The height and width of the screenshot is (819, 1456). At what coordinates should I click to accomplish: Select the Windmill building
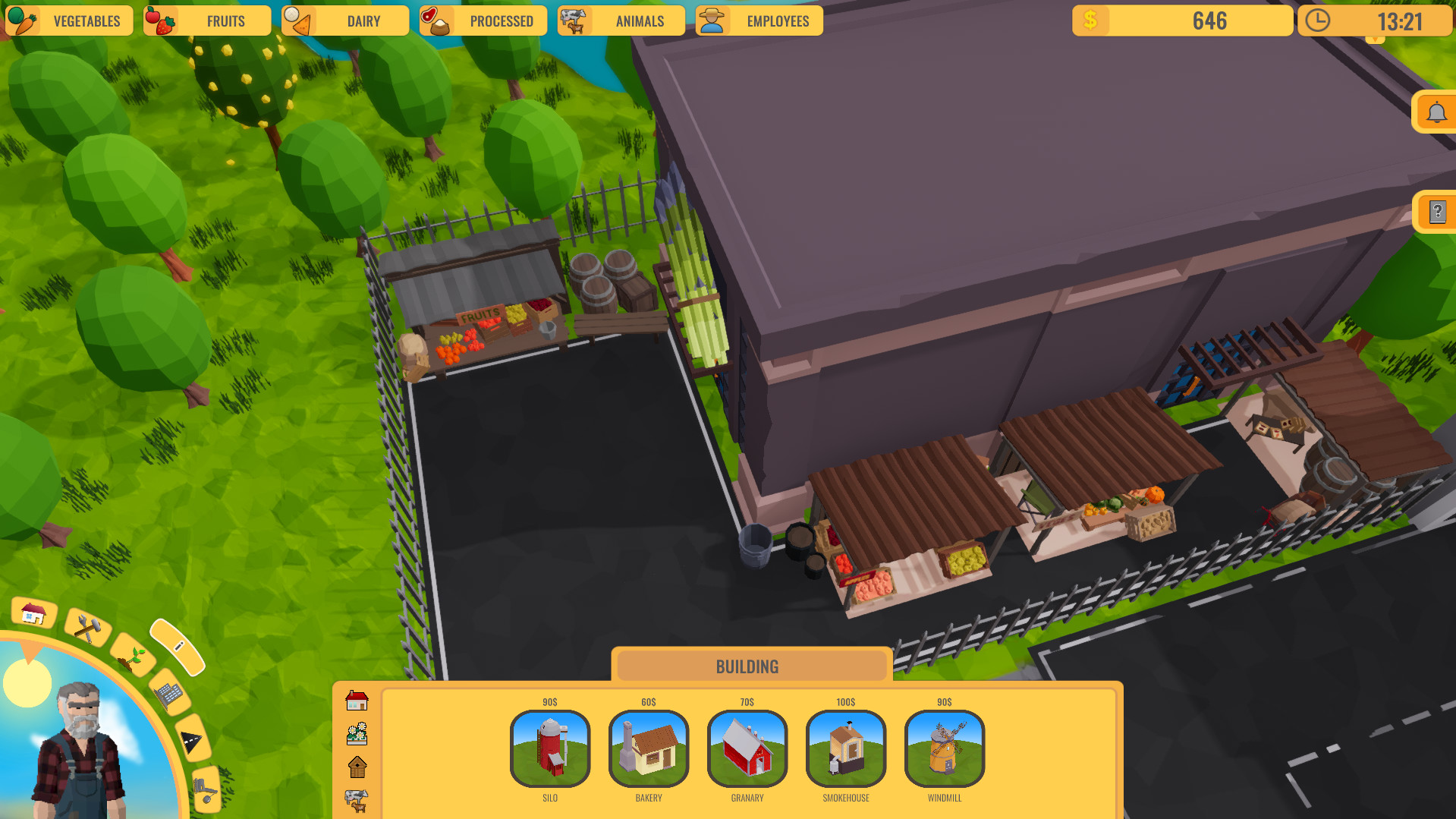point(944,749)
